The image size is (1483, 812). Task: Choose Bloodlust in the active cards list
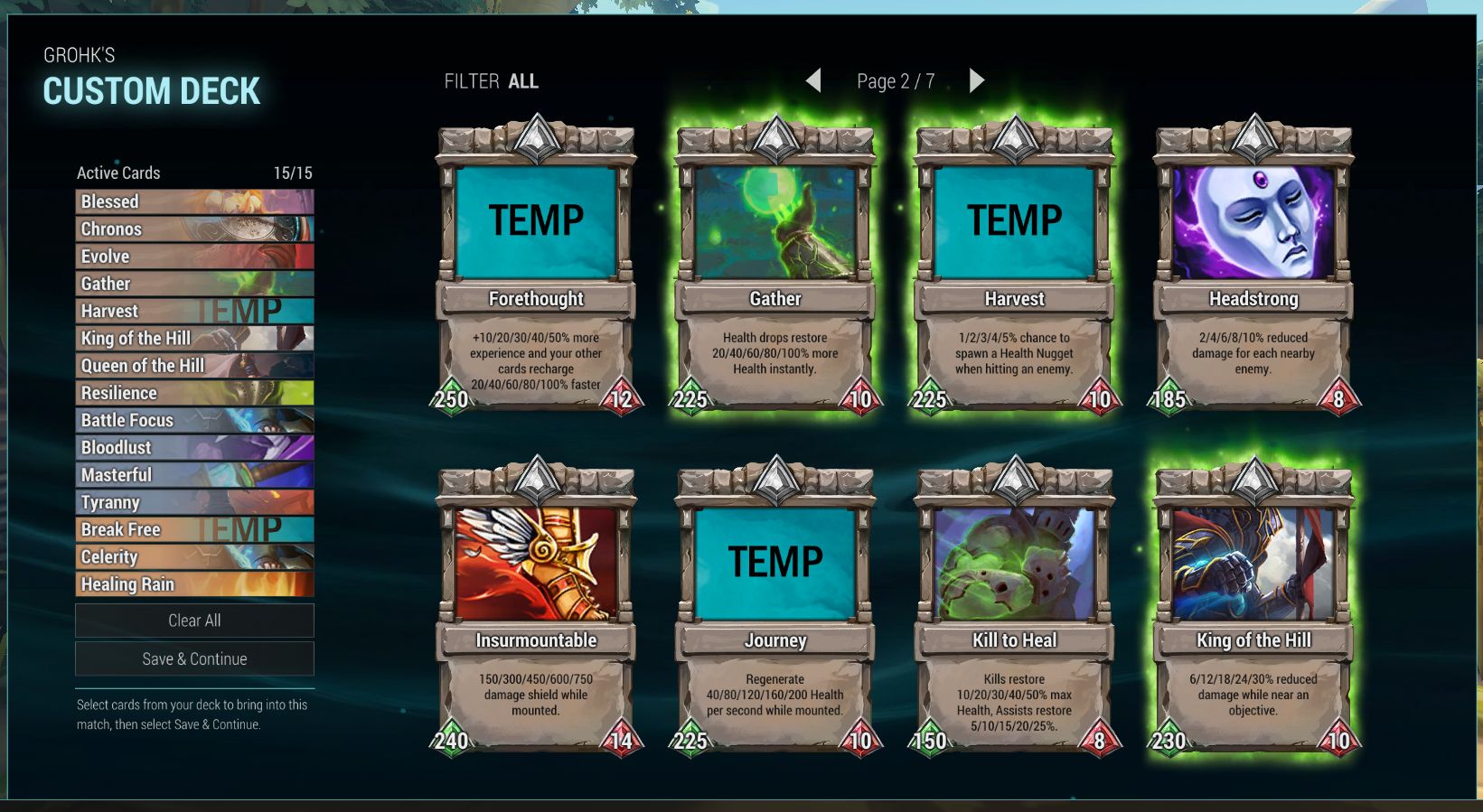[194, 448]
